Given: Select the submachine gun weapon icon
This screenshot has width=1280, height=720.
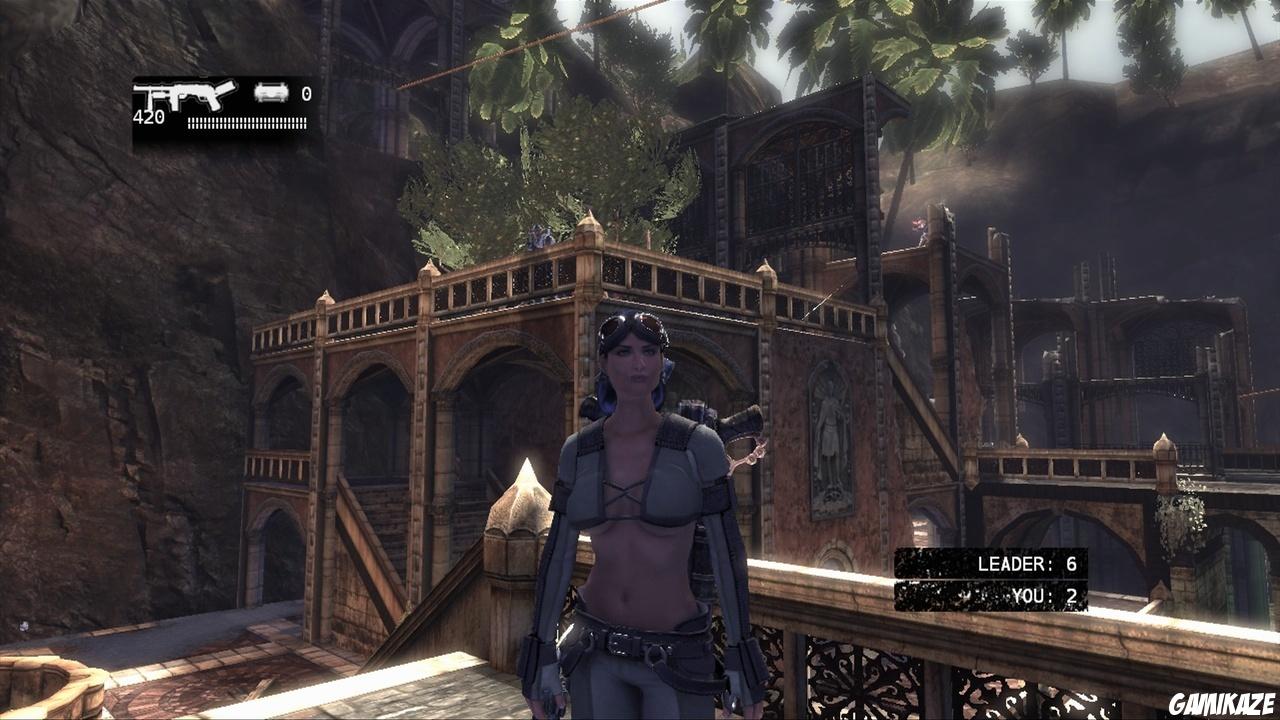Looking at the screenshot, I should 184,96.
